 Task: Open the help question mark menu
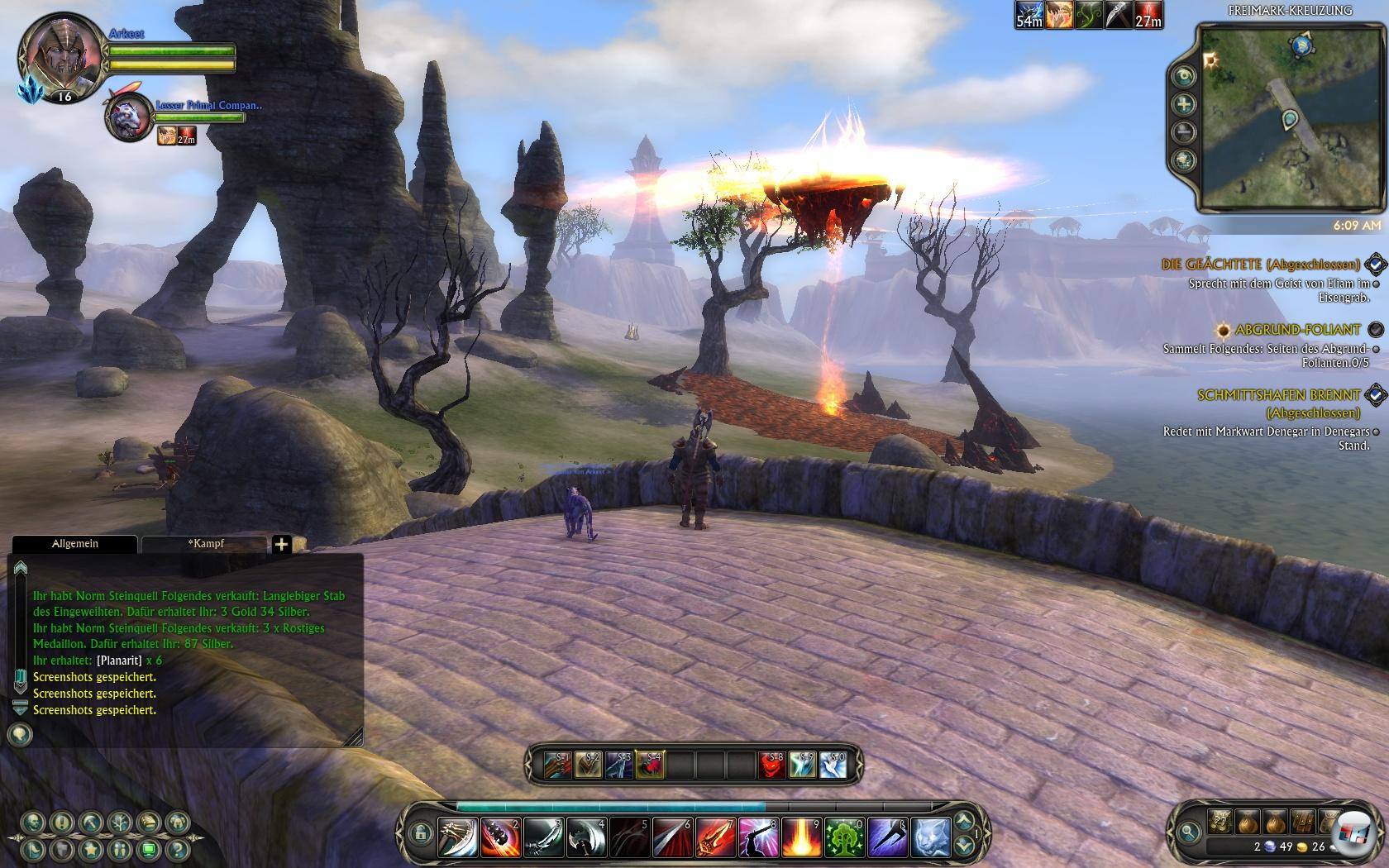tap(175, 849)
